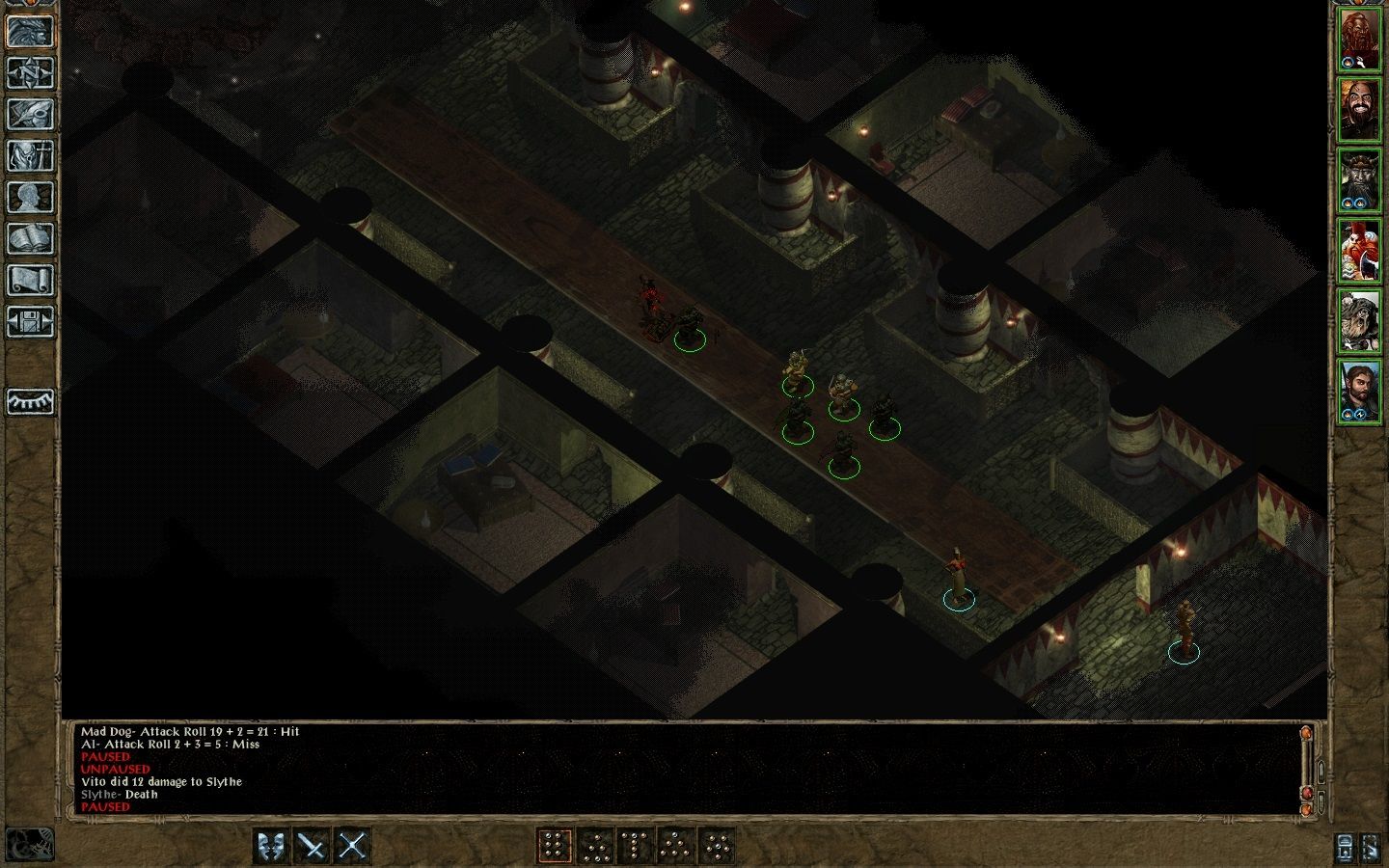Select the horned-helmet dwarf portrait
Viewport: 1389px width, 868px height.
(x=1359, y=180)
